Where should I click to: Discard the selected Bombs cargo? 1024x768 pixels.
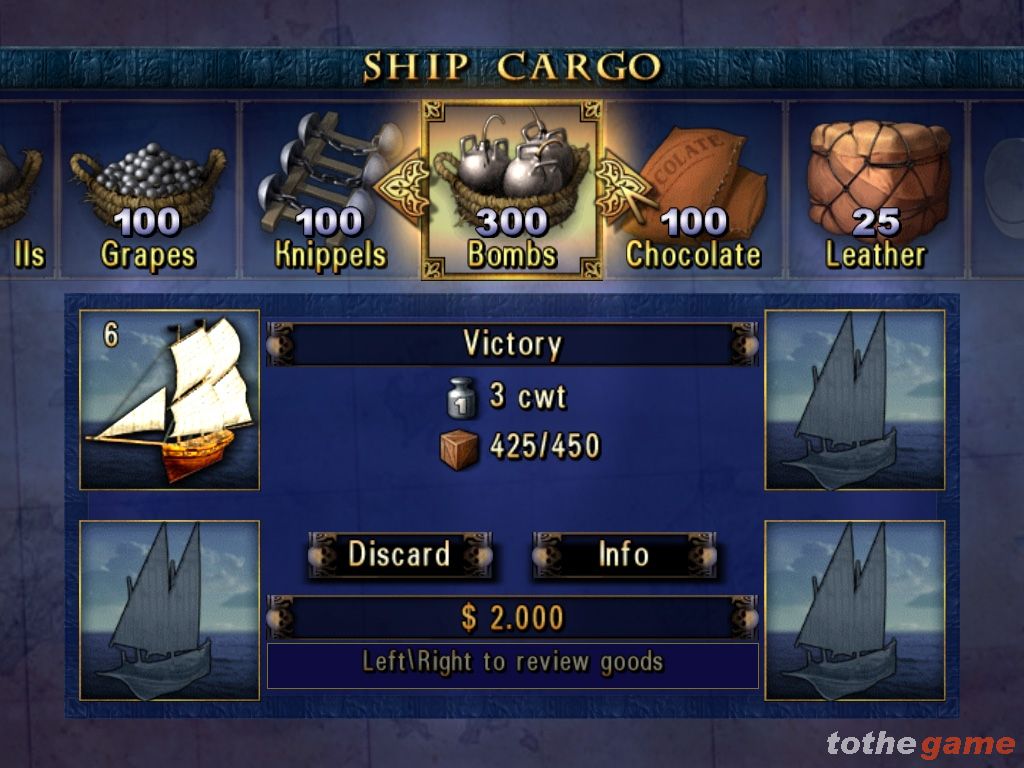(x=399, y=555)
